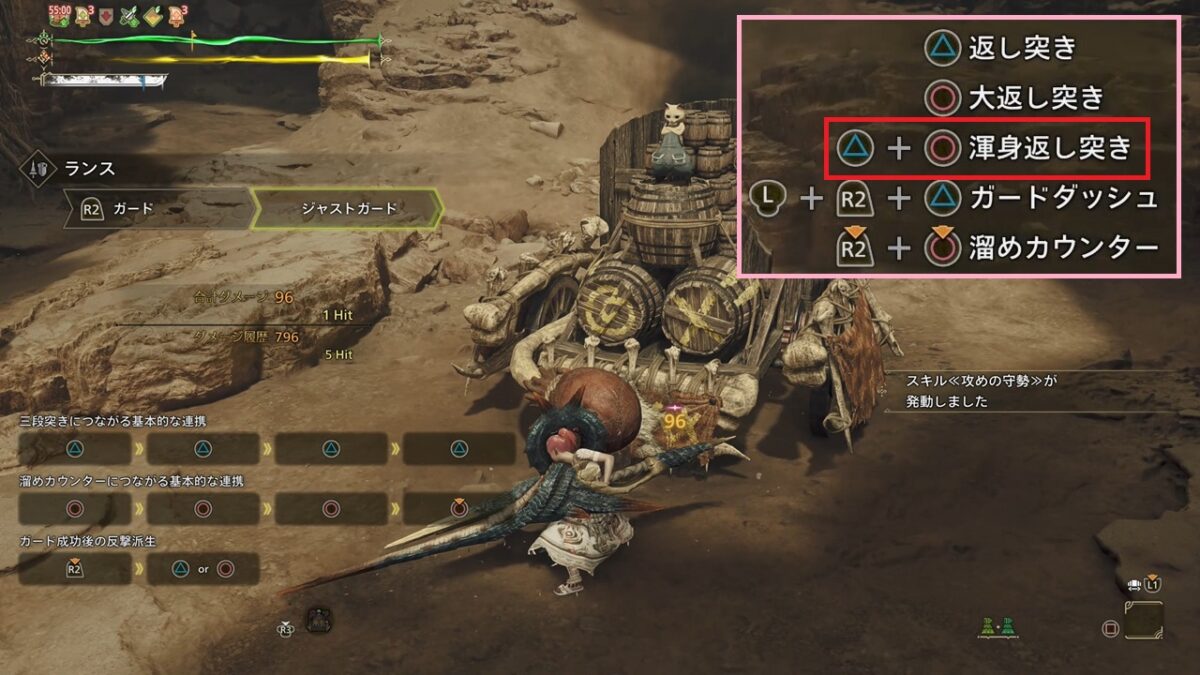Open the ガード成功後の反撃派生 combo title
The image size is (1200, 675).
coord(89,540)
